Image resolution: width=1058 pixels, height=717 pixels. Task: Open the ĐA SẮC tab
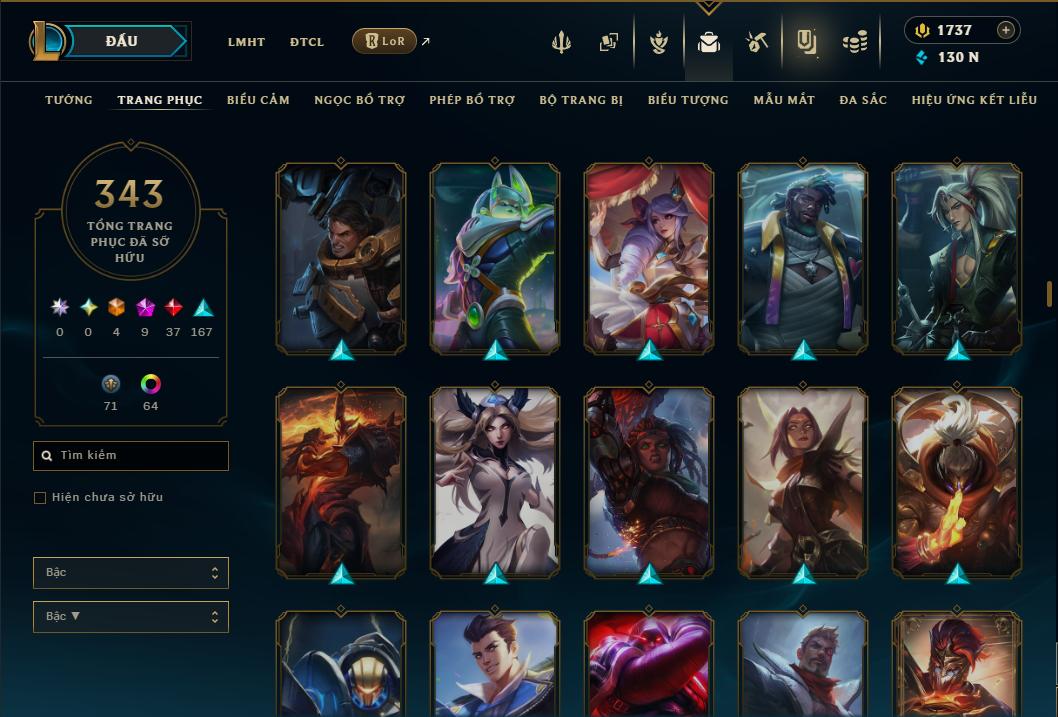pos(863,100)
